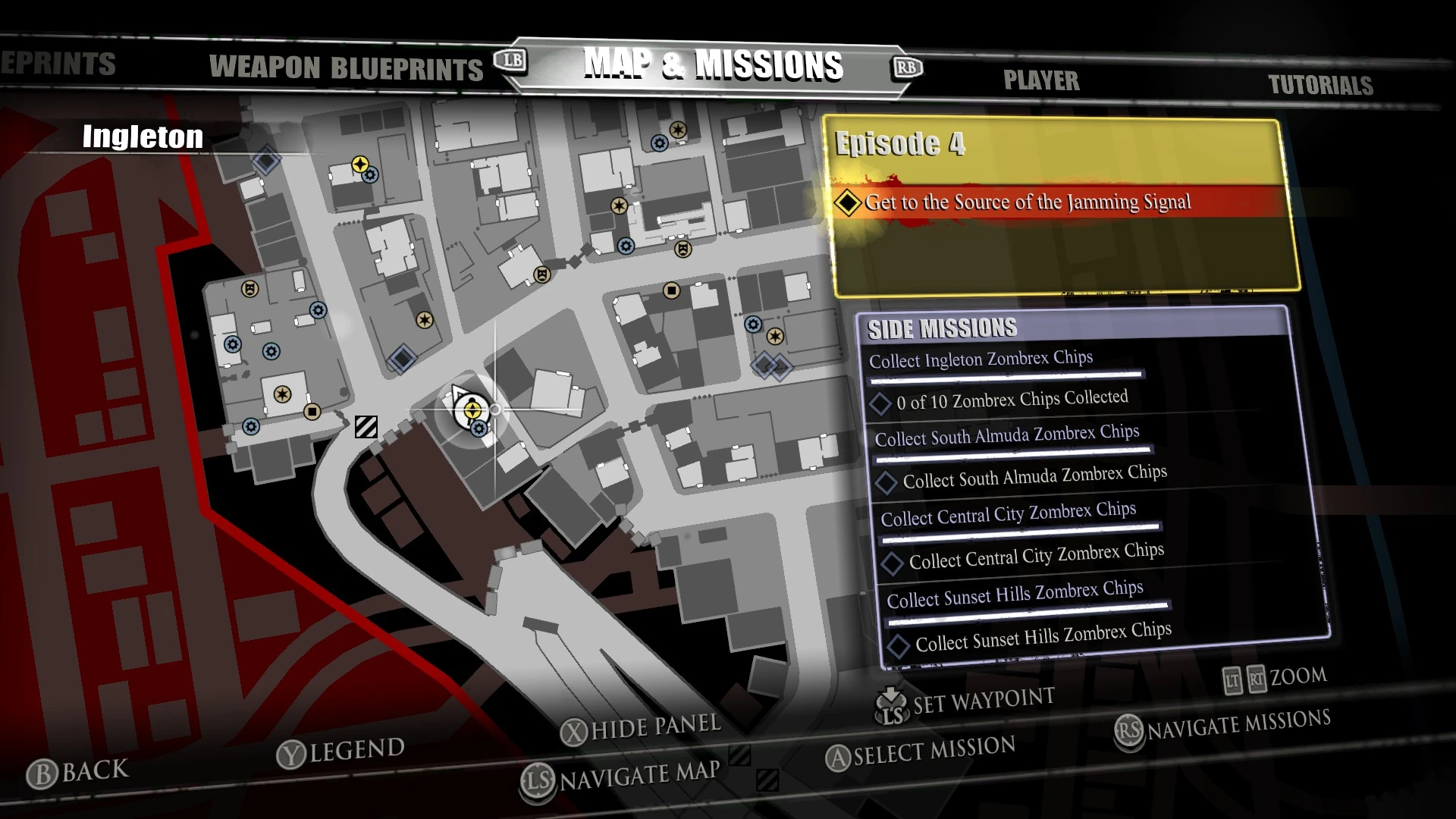Collapse the Side Missions panel header
Screen dimensions: 1456x819
(x=943, y=328)
